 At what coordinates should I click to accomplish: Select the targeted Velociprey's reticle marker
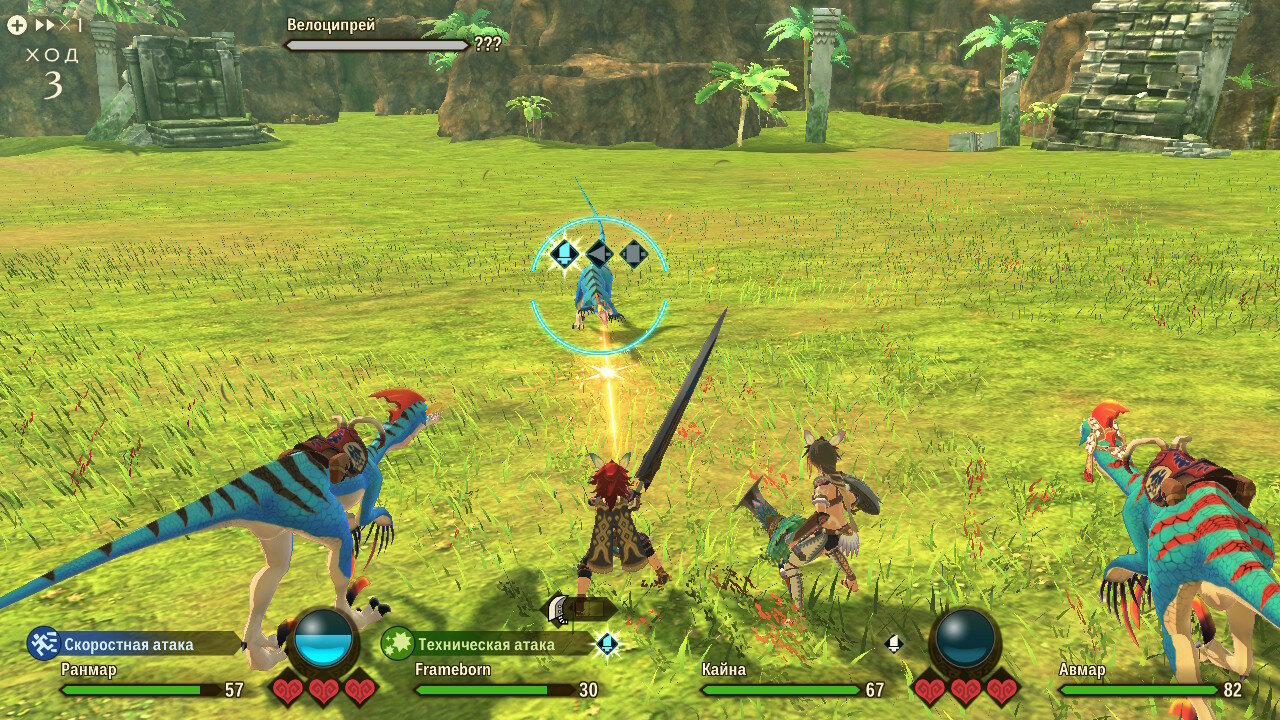(599, 286)
